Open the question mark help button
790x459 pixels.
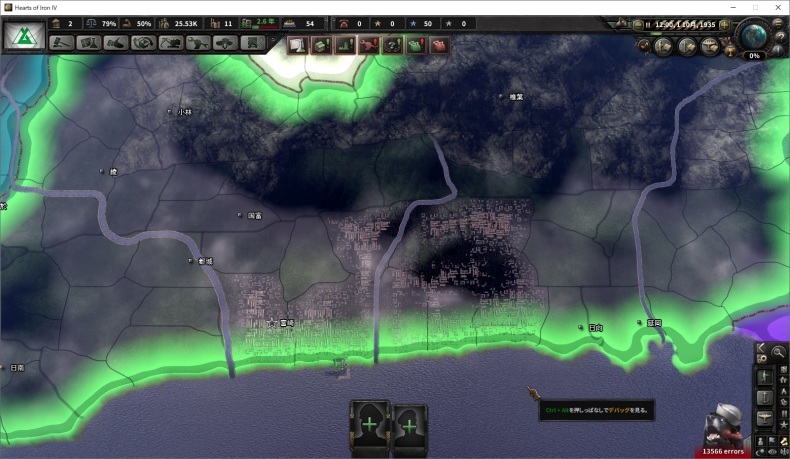(781, 36)
